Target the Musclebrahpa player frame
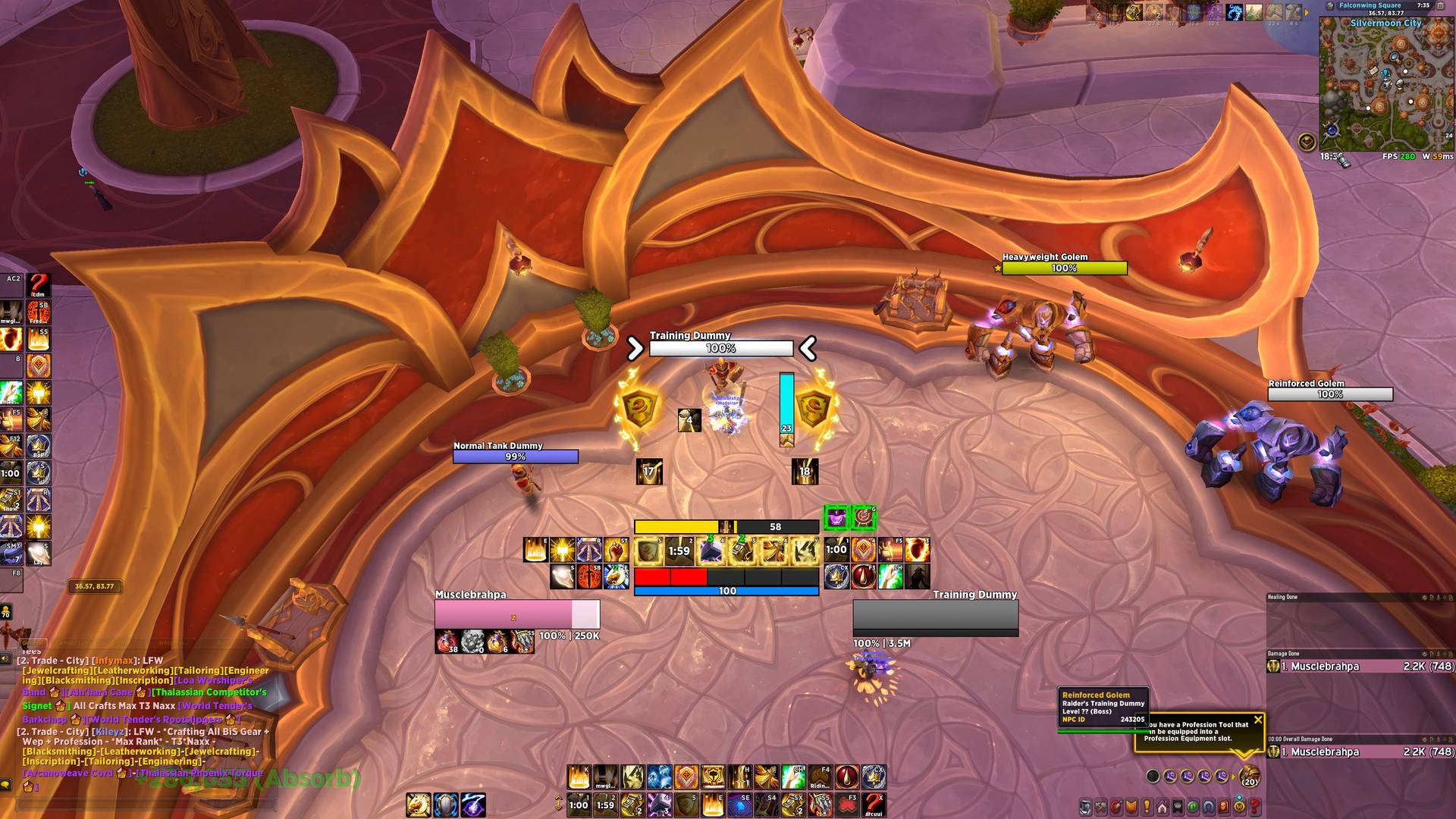The height and width of the screenshot is (819, 1456). tap(517, 614)
